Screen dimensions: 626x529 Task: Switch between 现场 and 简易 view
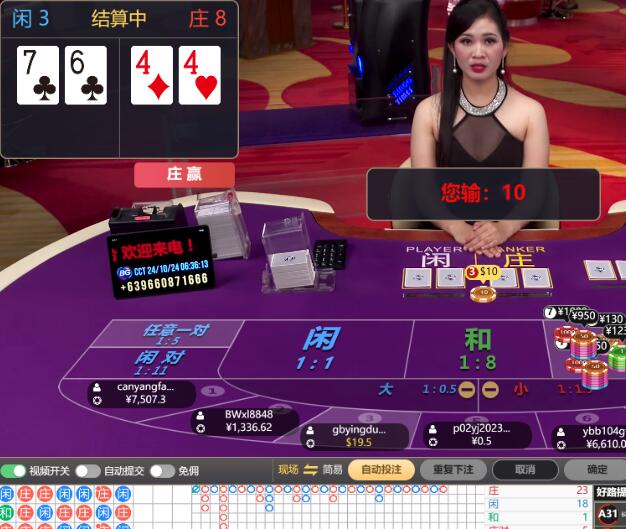pos(310,470)
